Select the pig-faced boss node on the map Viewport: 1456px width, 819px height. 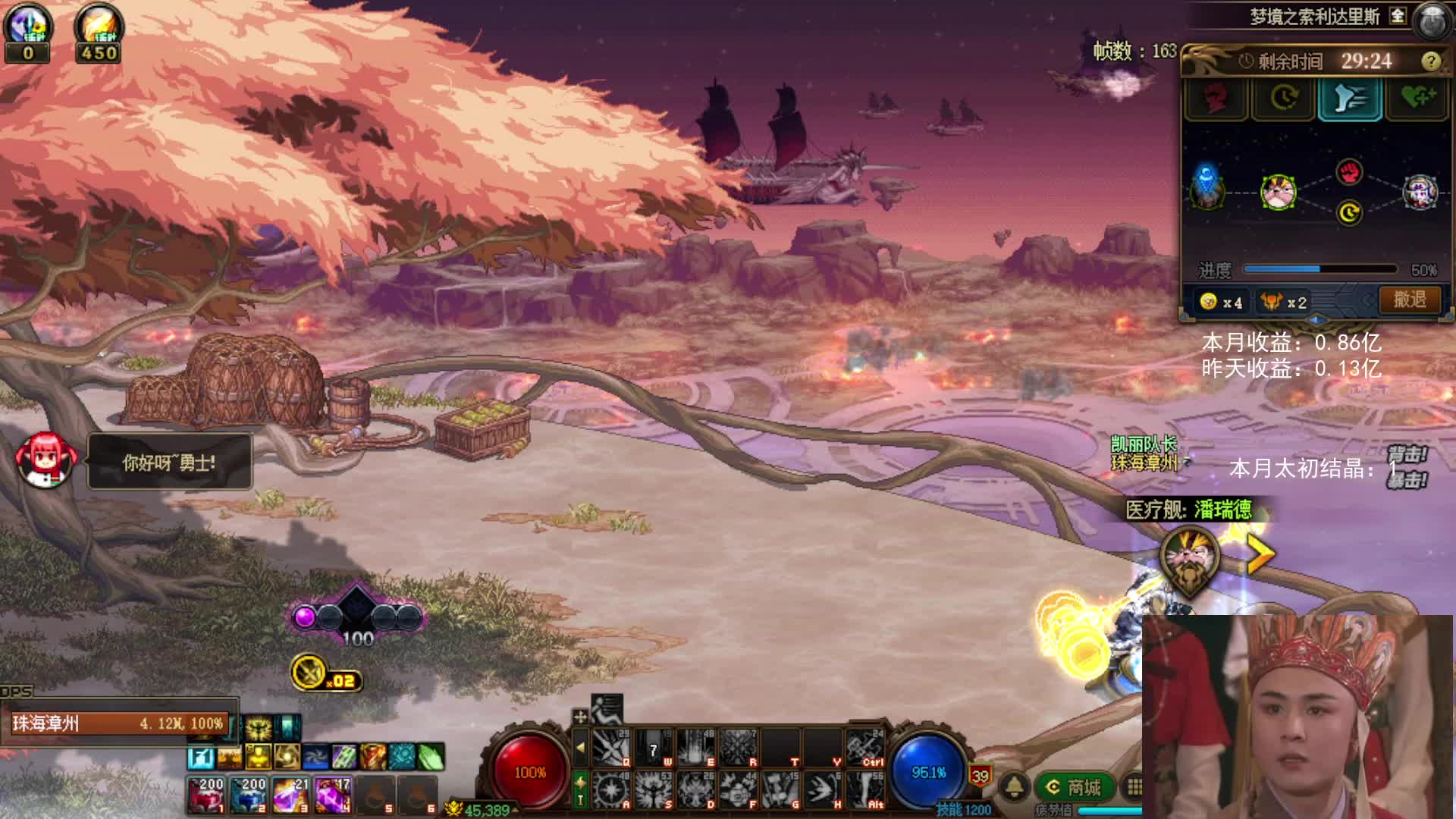(x=1278, y=191)
